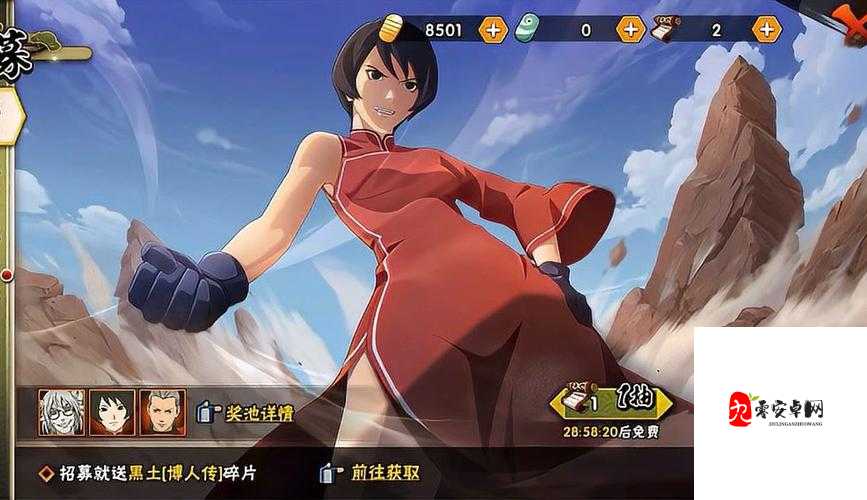Select the grey-haired man portrait

click(161, 411)
